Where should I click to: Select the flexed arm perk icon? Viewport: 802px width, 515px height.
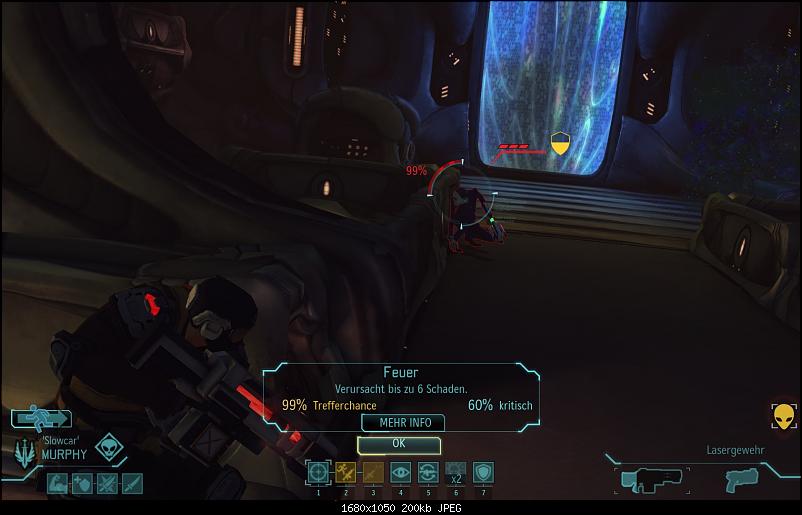pyautogui.click(x=56, y=484)
